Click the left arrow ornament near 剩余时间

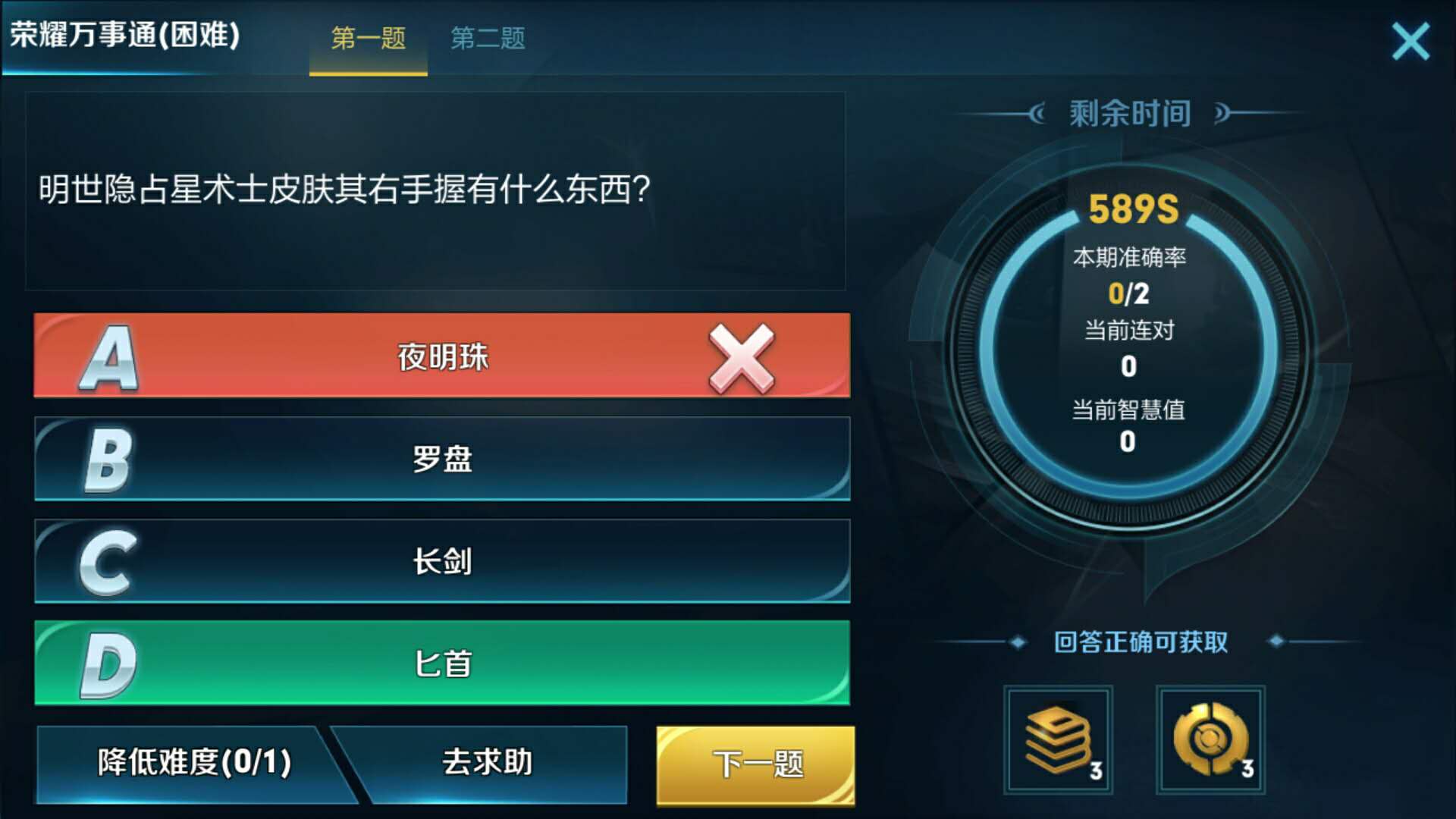(1039, 112)
